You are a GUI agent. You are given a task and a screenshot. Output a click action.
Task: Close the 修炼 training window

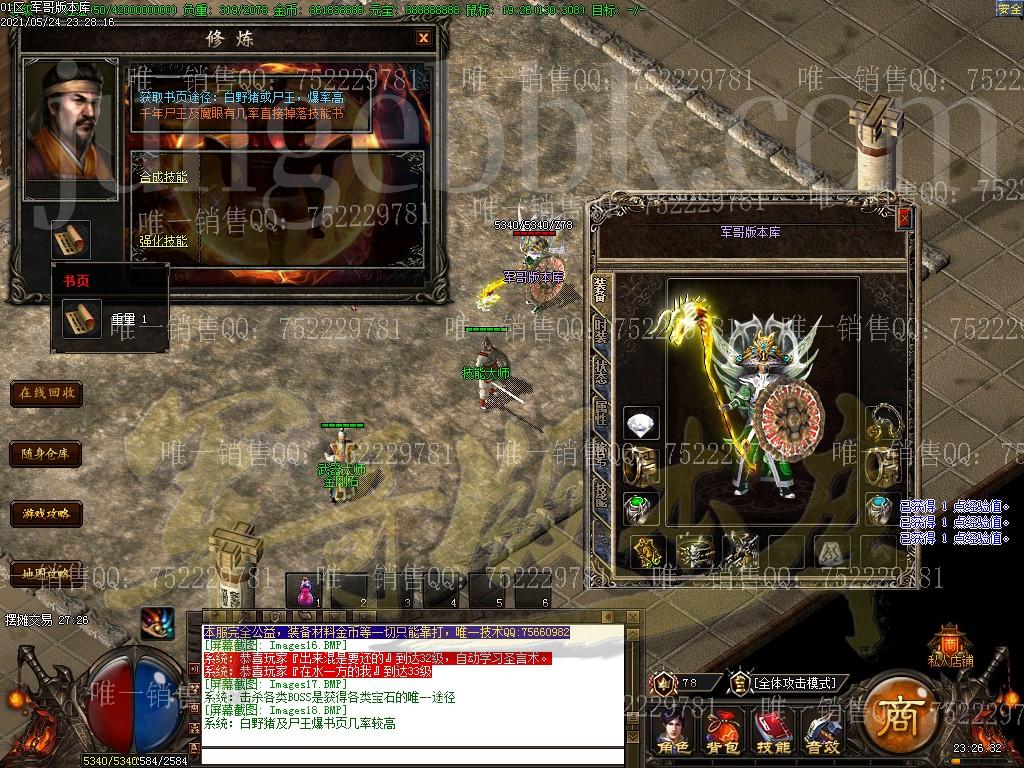click(424, 38)
